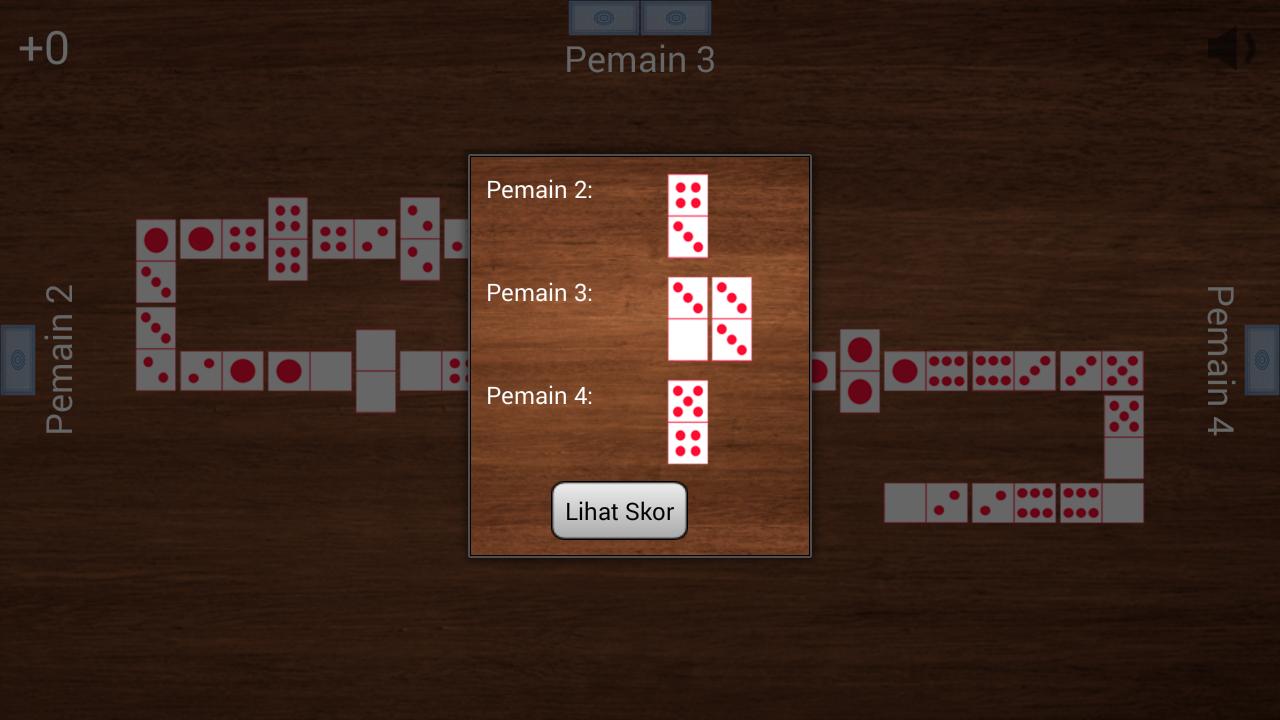Select Pemain 2's face-down tile on left edge
Viewport: 1280px width, 720px height.
(x=17, y=360)
